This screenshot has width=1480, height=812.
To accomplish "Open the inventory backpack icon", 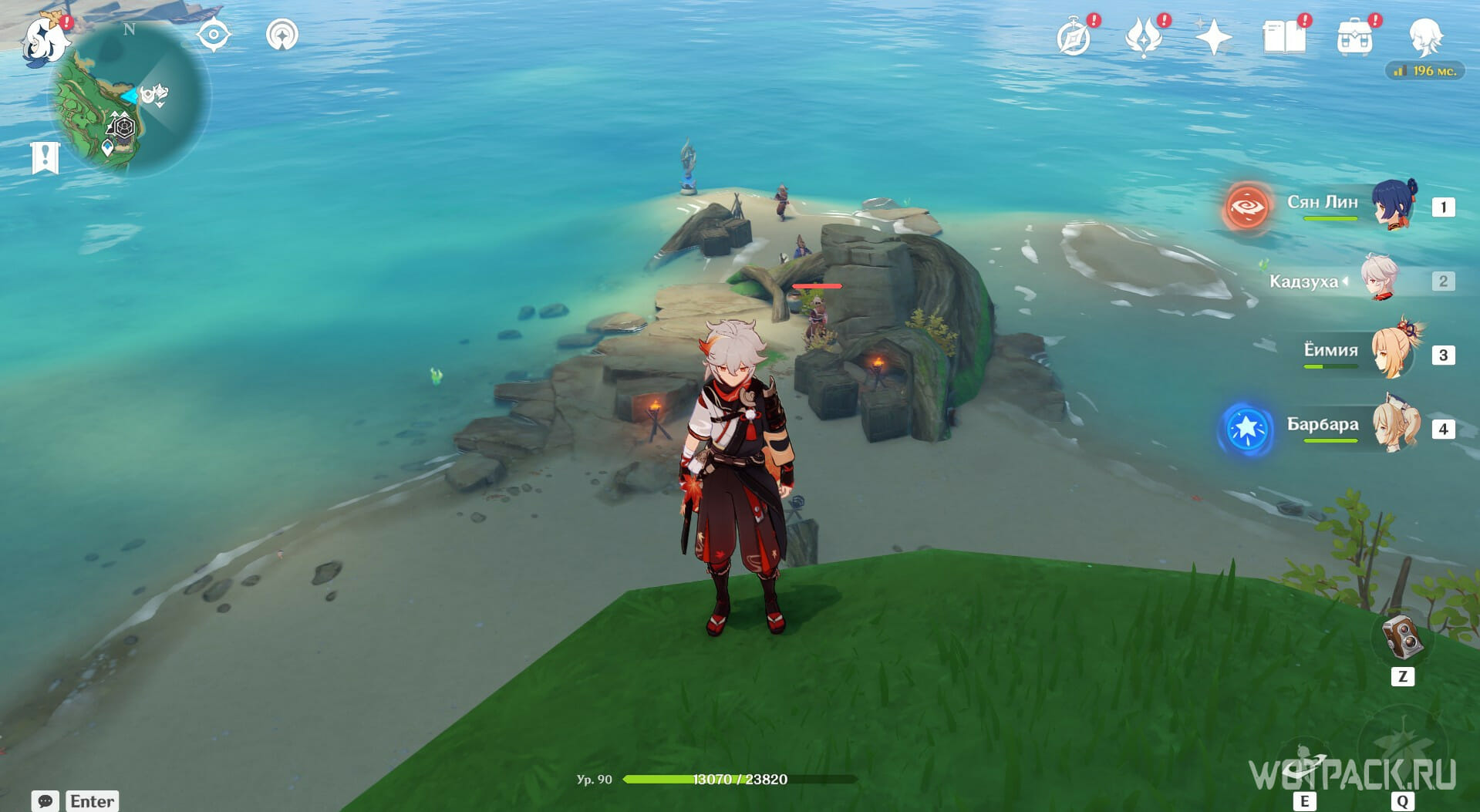I will [x=1354, y=38].
